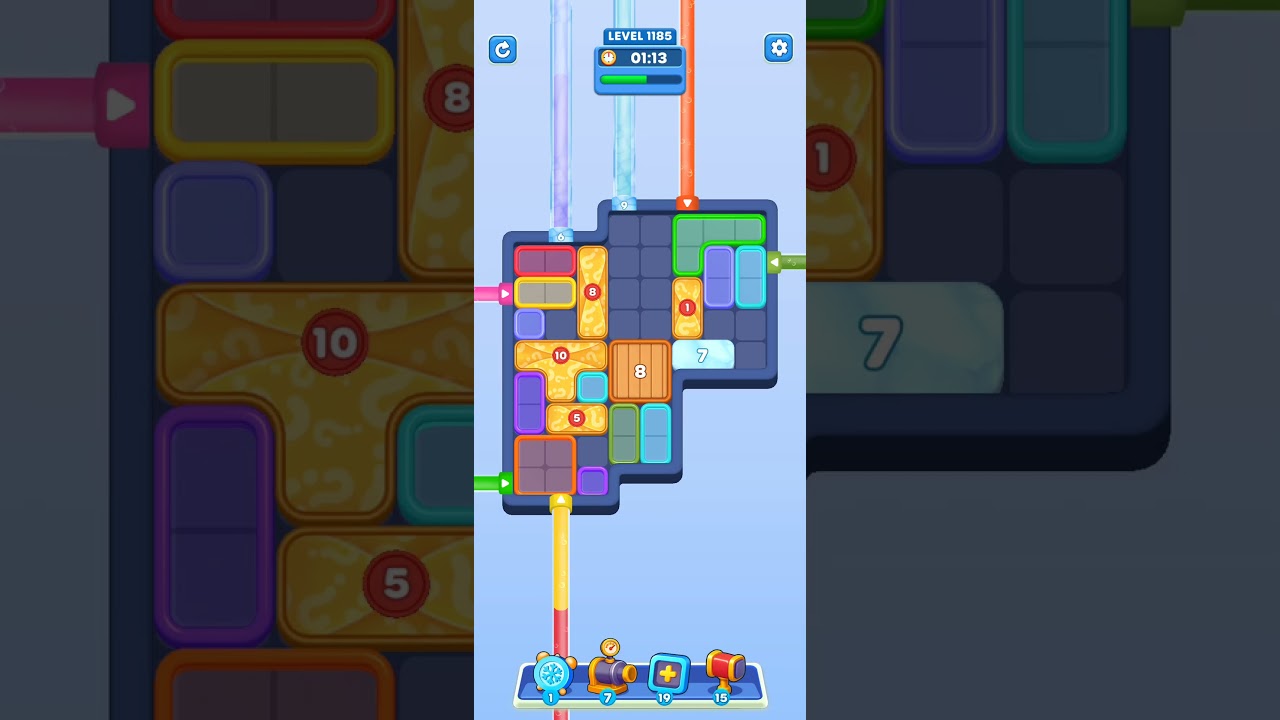The height and width of the screenshot is (720, 1280).
Task: Tap the frozen block numbered 7
Action: 703,354
